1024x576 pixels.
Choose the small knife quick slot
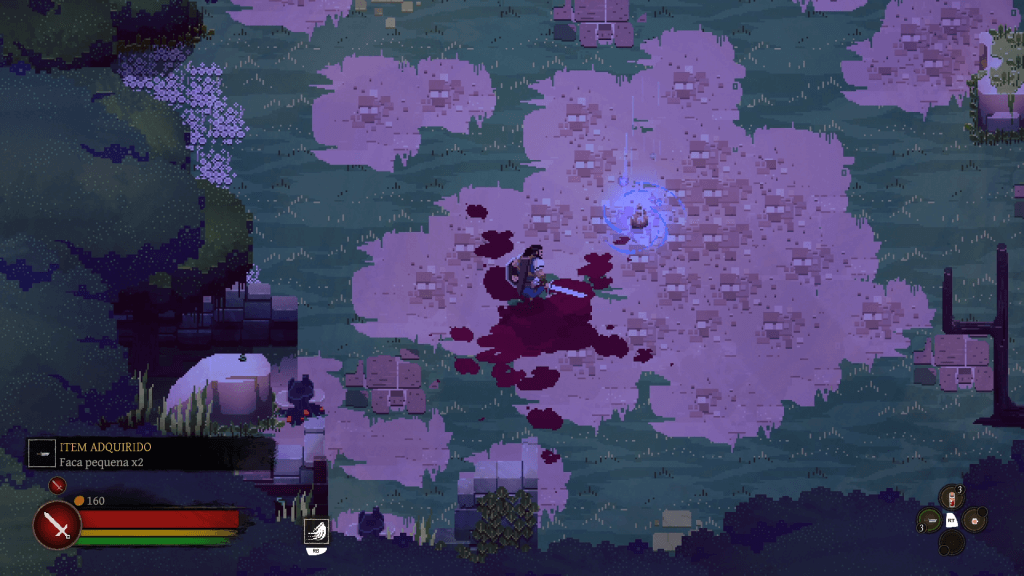click(x=930, y=520)
